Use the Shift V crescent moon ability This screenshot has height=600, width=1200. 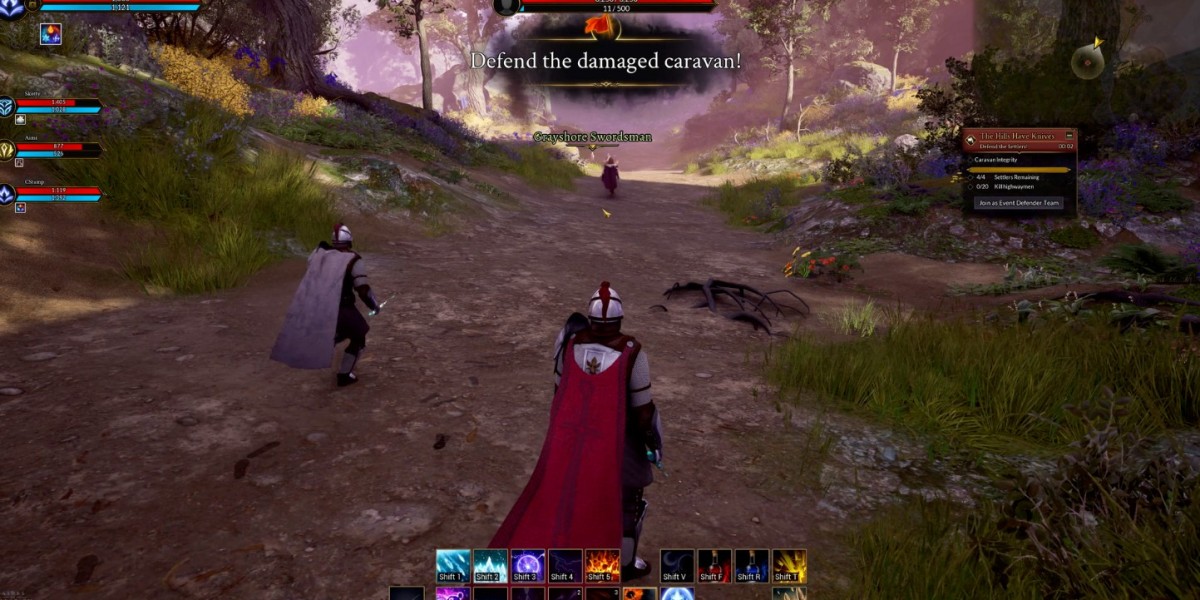click(677, 566)
